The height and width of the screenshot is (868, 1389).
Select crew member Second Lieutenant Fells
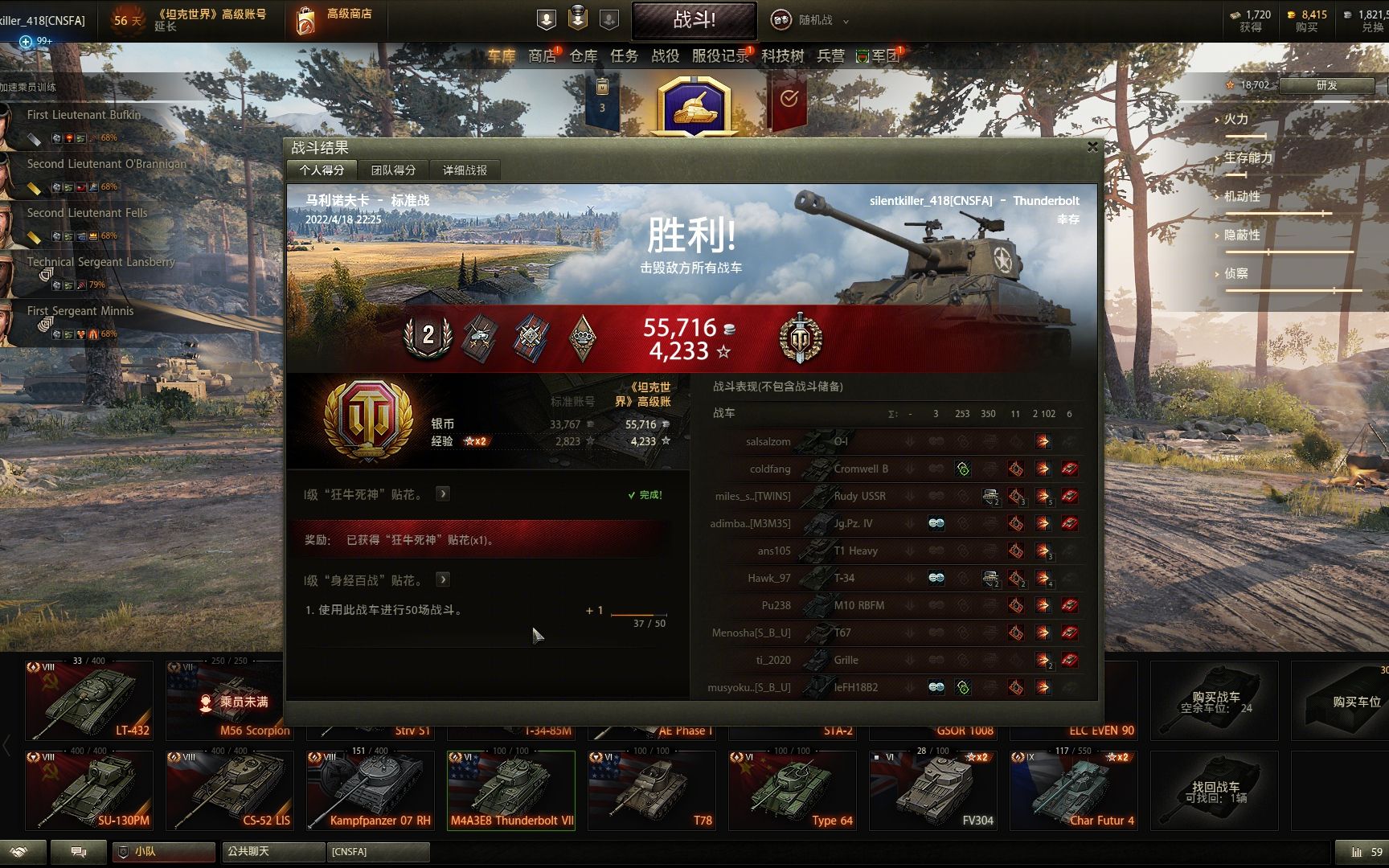click(87, 213)
